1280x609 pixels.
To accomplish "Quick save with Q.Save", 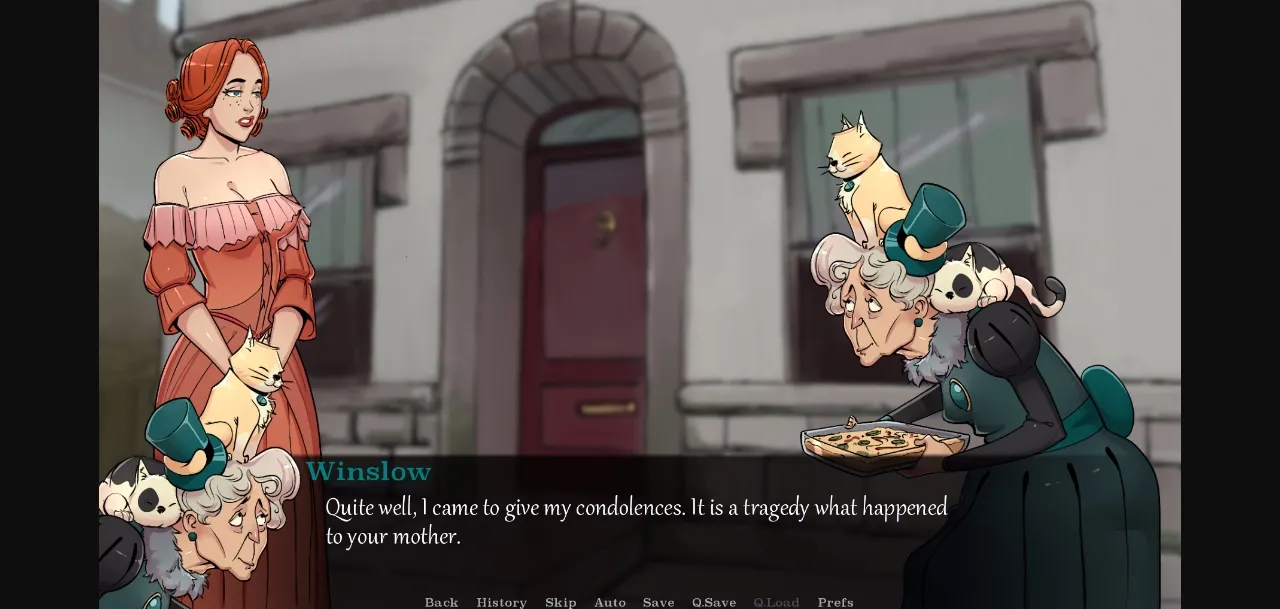I will 714,602.
